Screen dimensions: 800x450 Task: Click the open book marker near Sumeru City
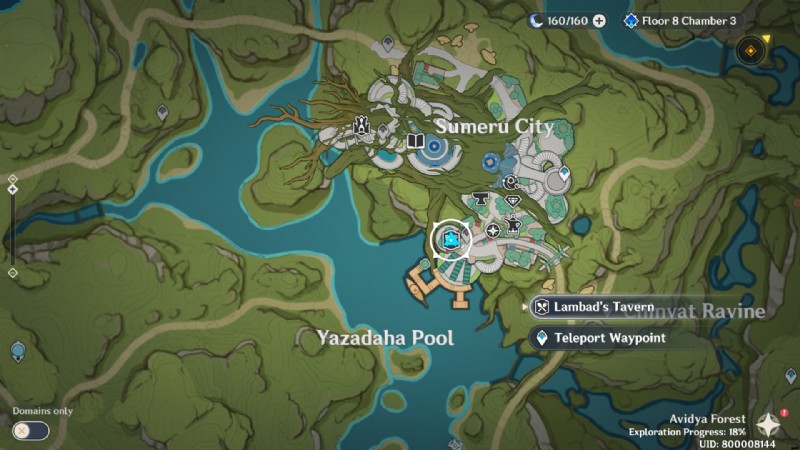tap(415, 142)
